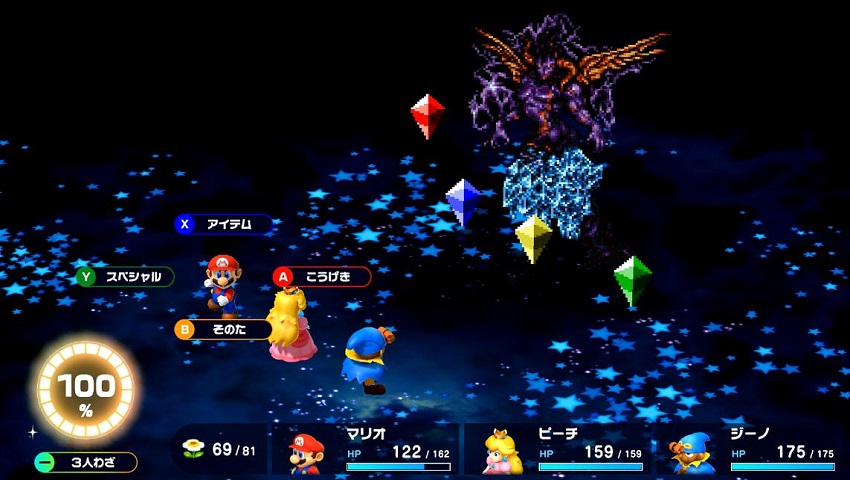Choose the こうげき attack command
850x480 pixels.
(x=322, y=276)
